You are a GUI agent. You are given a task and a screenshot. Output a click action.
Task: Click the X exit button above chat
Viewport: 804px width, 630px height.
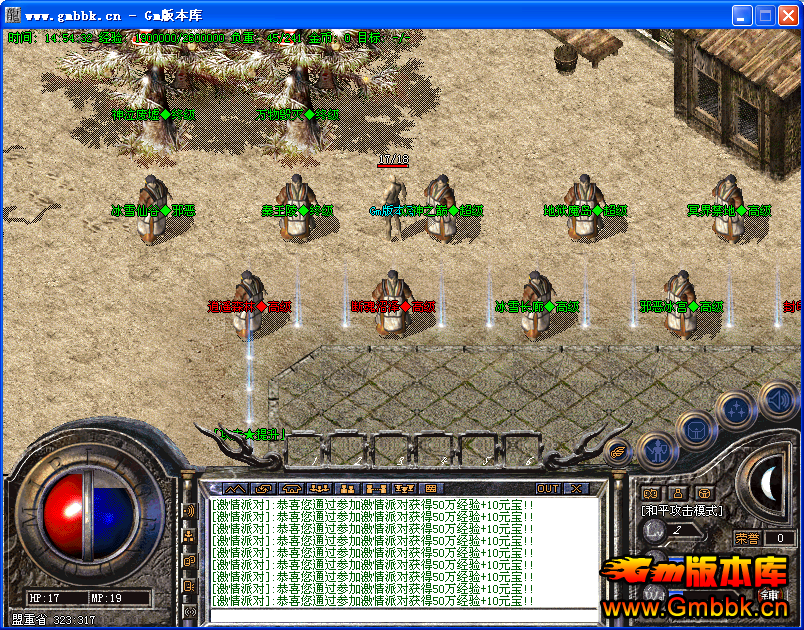[x=576, y=488]
